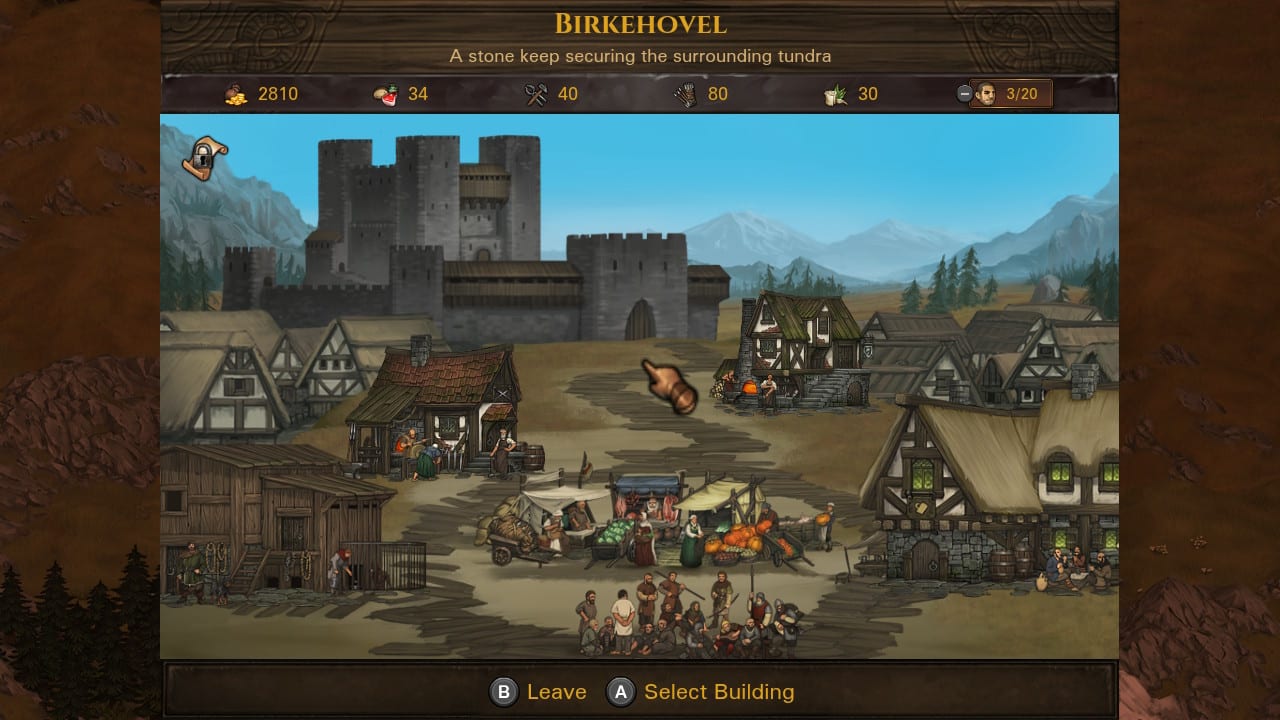This screenshot has height=720, width=1280.
Task: Click the ammunition quiver icon
Action: tap(684, 93)
